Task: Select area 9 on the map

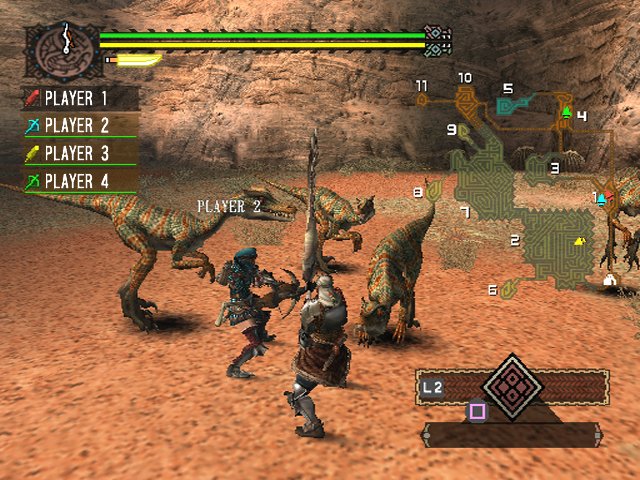Action: tap(452, 129)
